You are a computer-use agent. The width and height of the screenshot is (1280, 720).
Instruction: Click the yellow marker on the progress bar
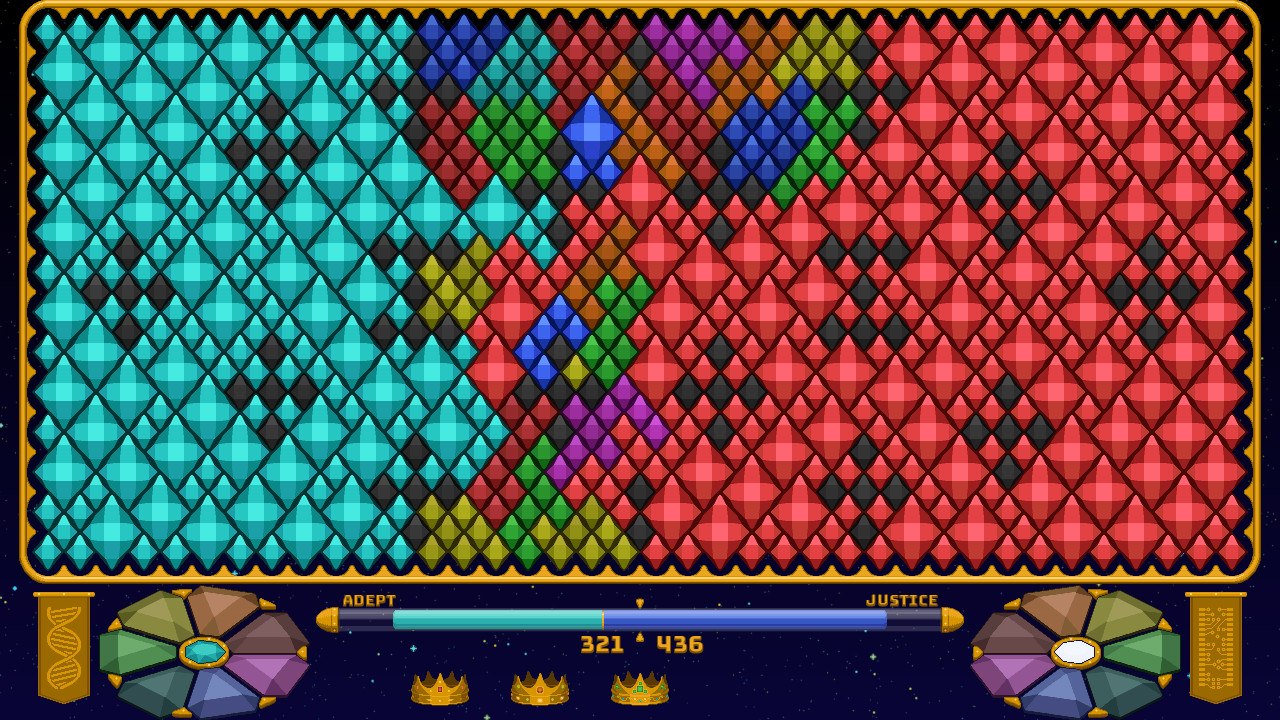(639, 605)
